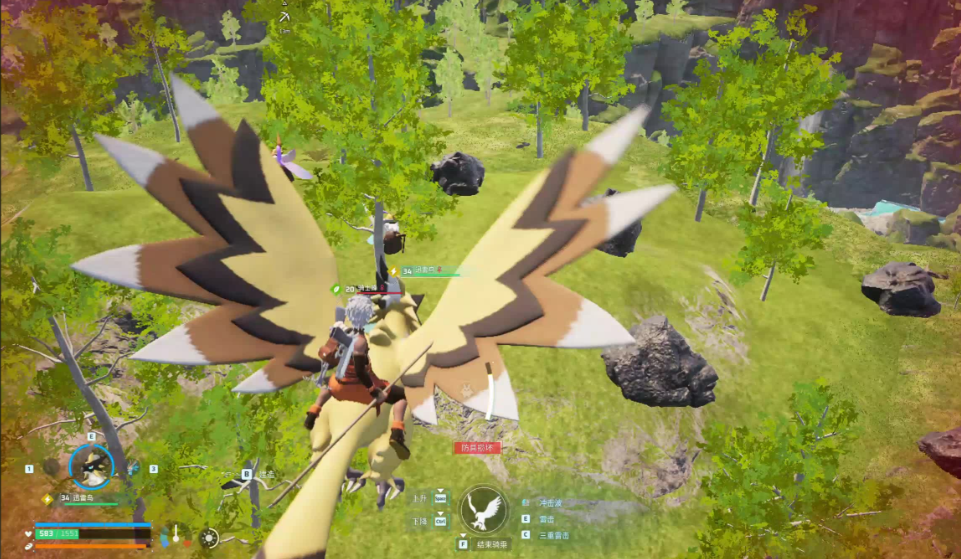Image resolution: width=961 pixels, height=559 pixels.
Task: Switch to the previous pal beside the portrait
Action: (x=51, y=467)
